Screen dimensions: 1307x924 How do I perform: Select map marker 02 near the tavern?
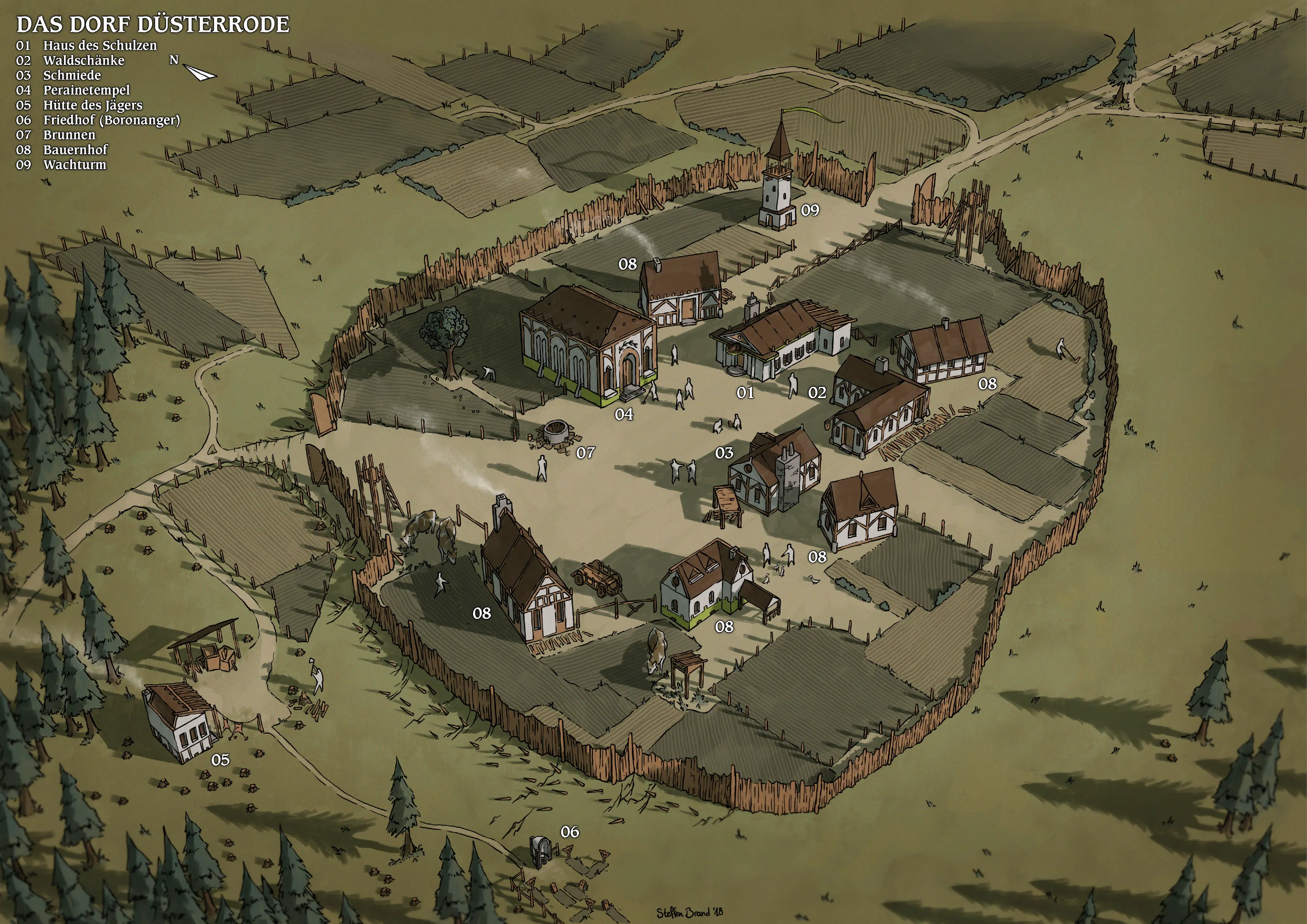[x=817, y=393]
